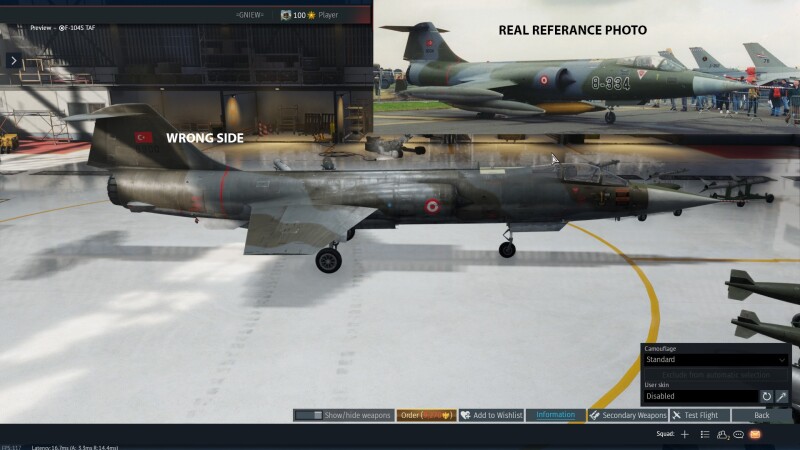This screenshot has width=800, height=450.
Task: Toggle the Show/hide weapons switch
Action: point(309,415)
